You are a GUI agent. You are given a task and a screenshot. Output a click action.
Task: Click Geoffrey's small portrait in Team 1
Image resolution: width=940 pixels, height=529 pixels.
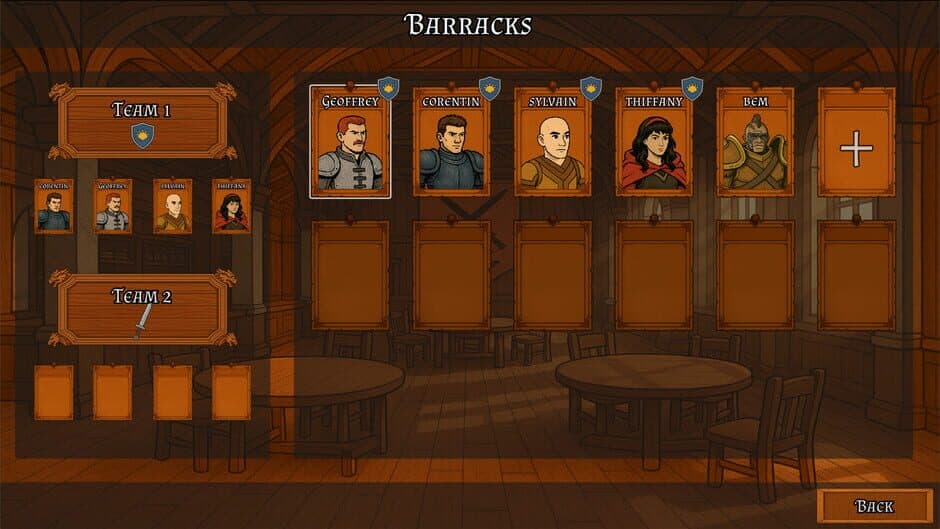click(113, 206)
